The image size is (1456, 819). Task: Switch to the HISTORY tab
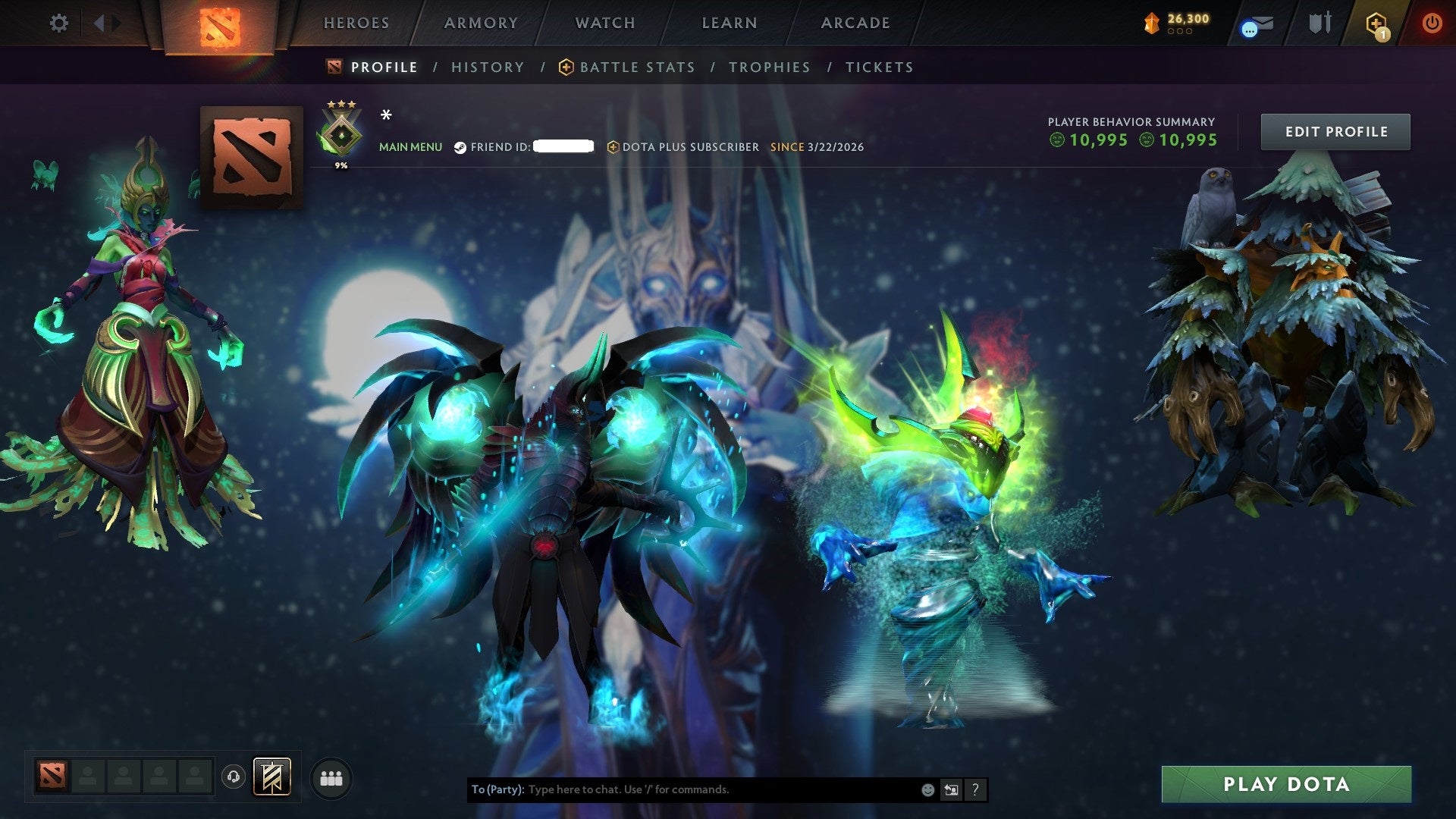pos(487,67)
